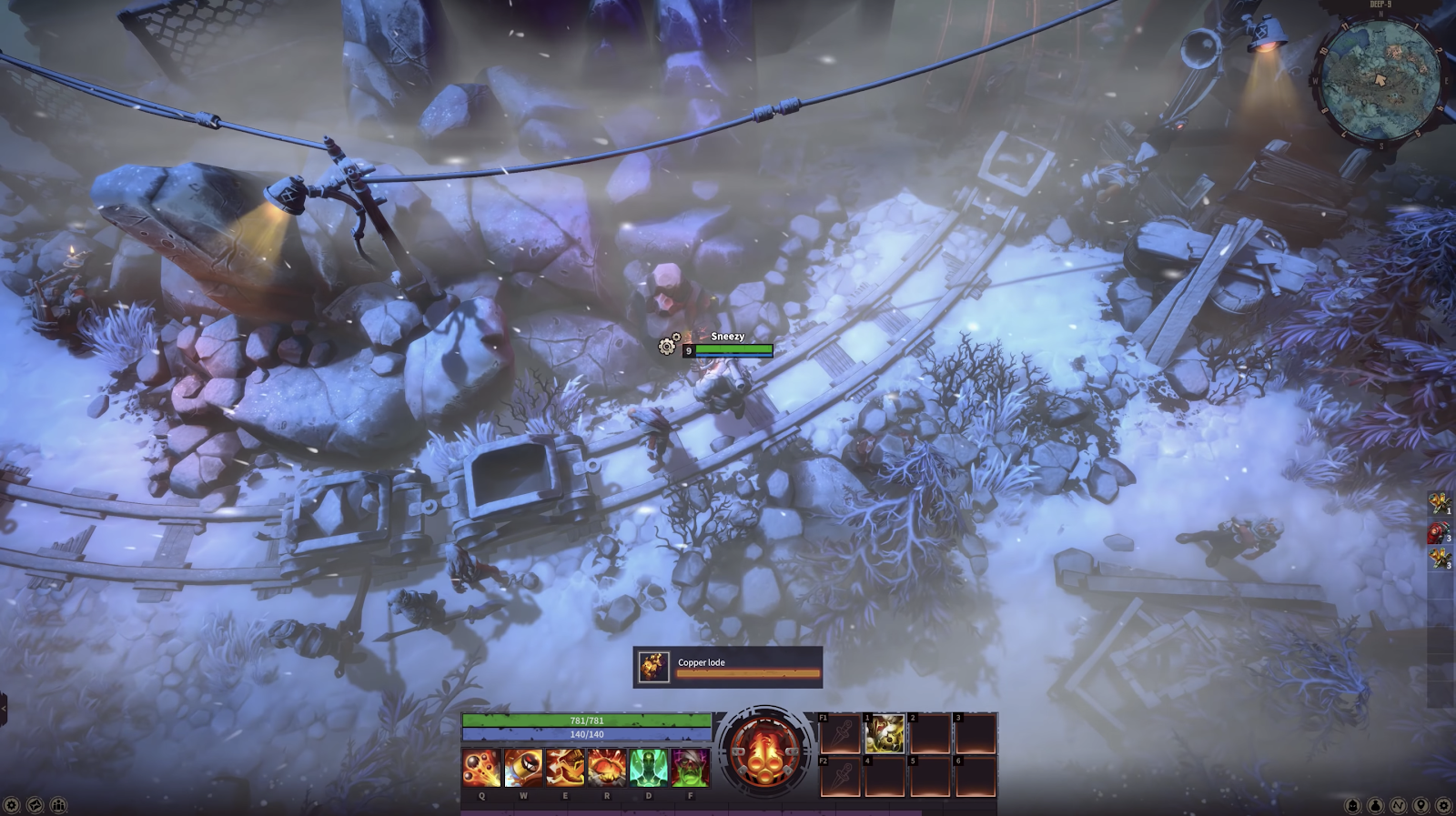Image resolution: width=1456 pixels, height=816 pixels.
Task: Open the circular minimap
Action: tap(1380, 80)
